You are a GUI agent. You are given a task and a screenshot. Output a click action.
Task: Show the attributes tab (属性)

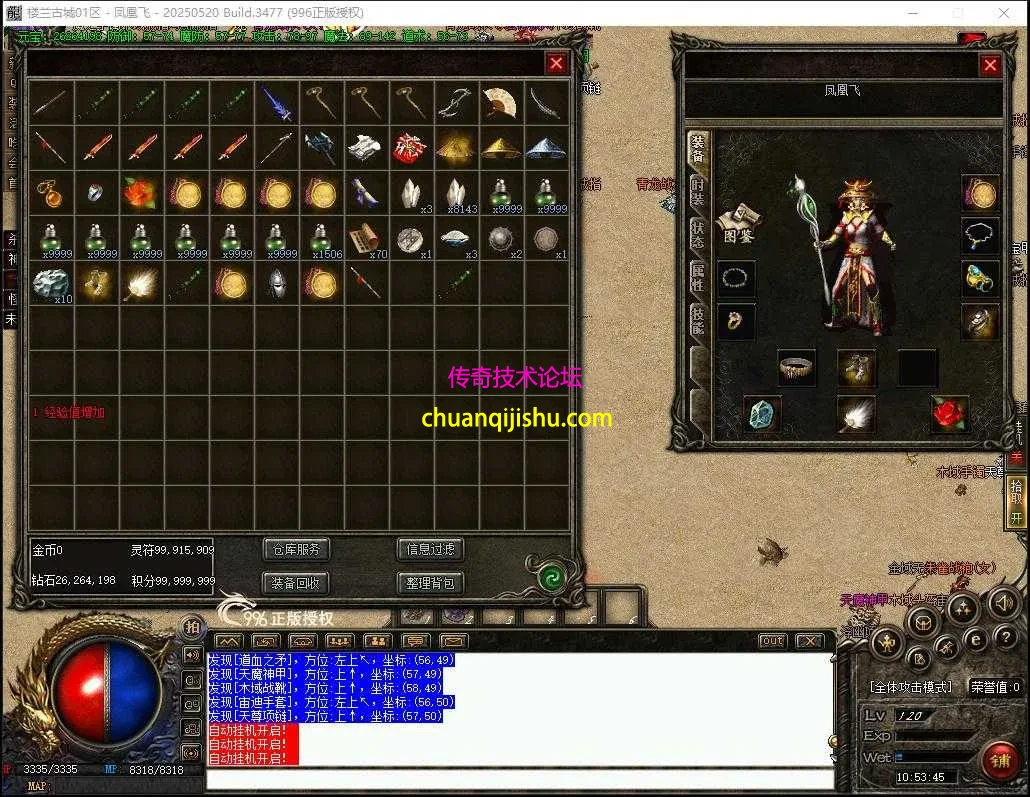tap(698, 277)
